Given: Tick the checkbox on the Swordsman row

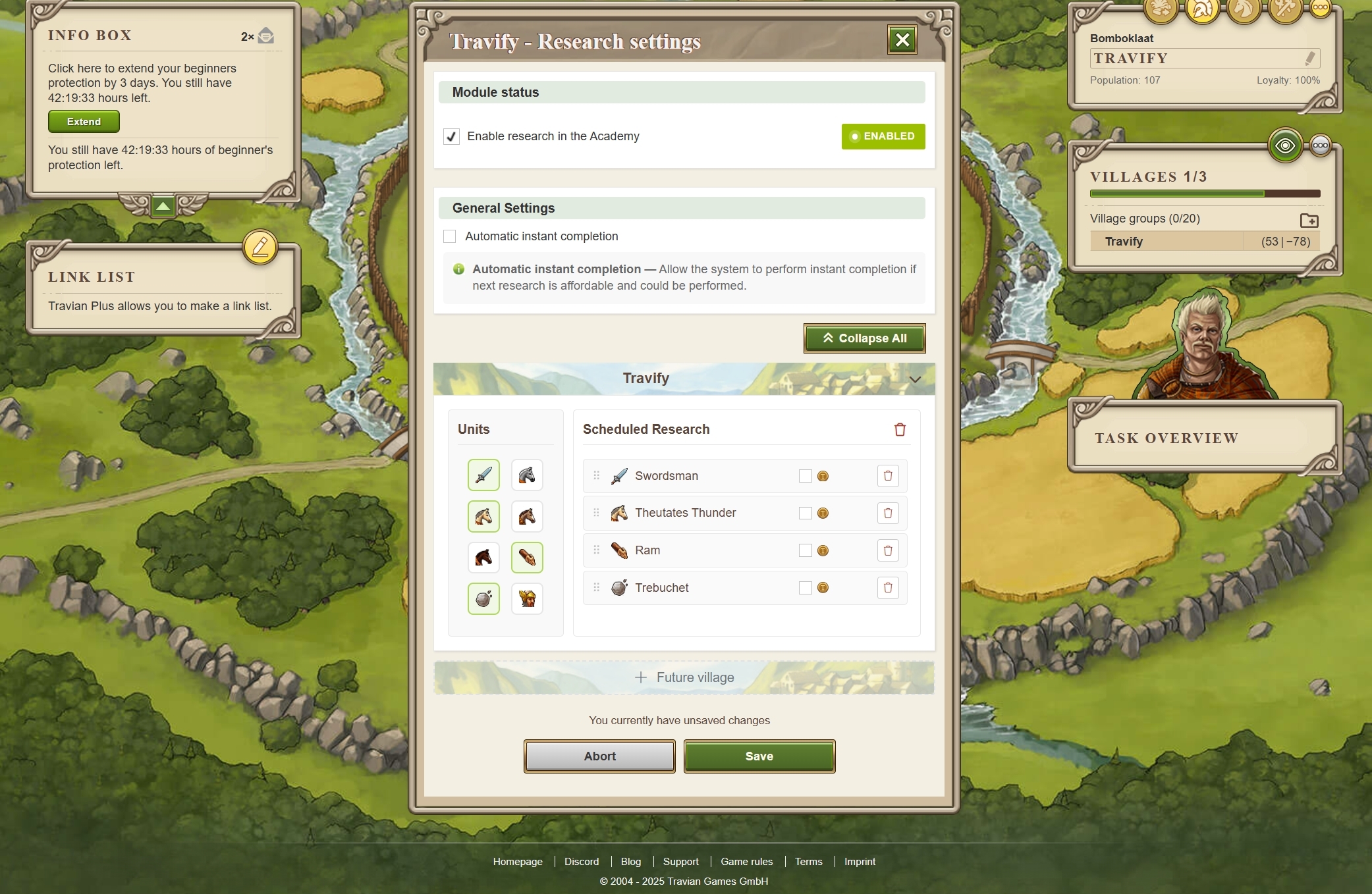Looking at the screenshot, I should click(x=805, y=476).
